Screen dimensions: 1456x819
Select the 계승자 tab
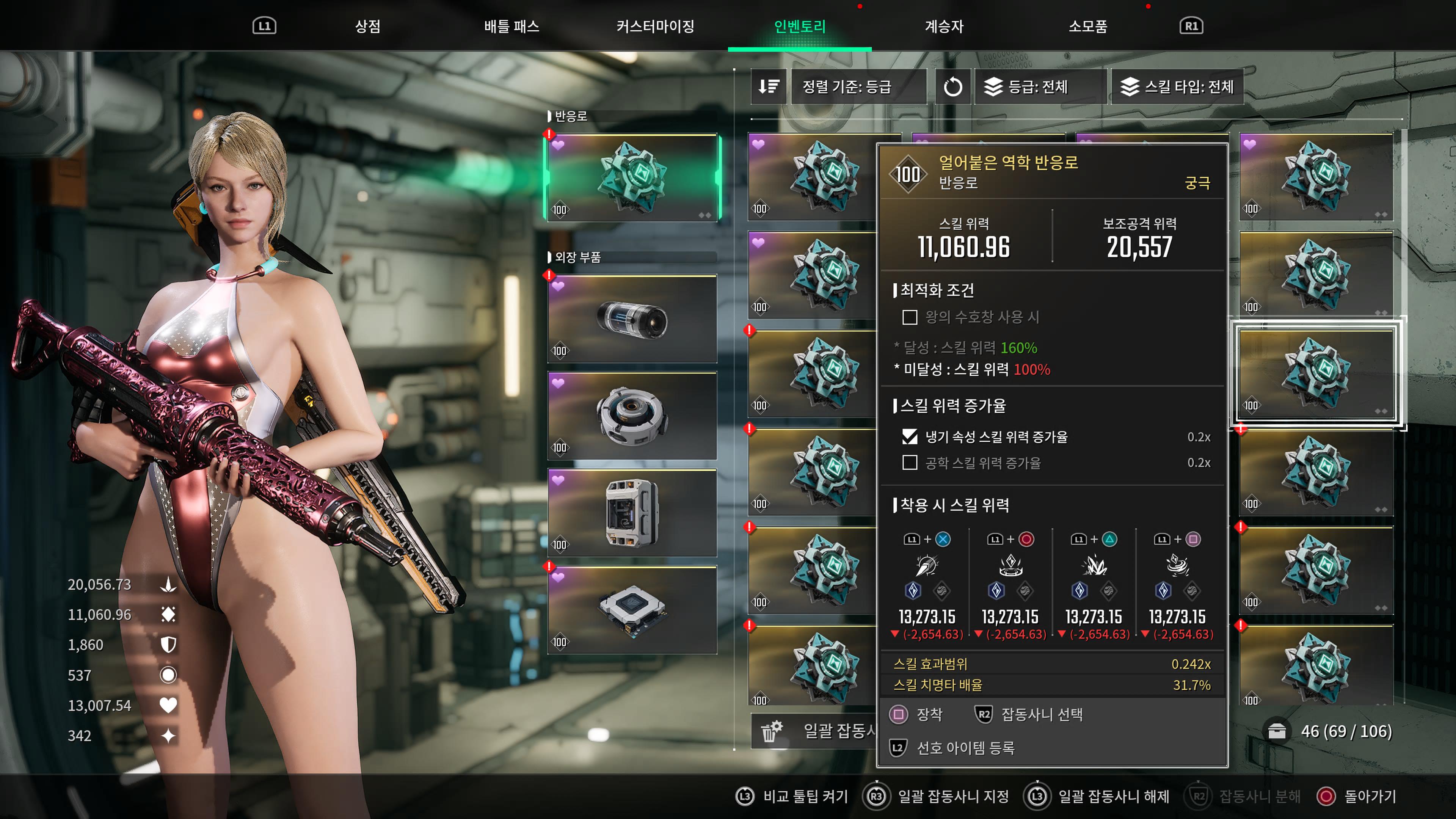click(944, 26)
